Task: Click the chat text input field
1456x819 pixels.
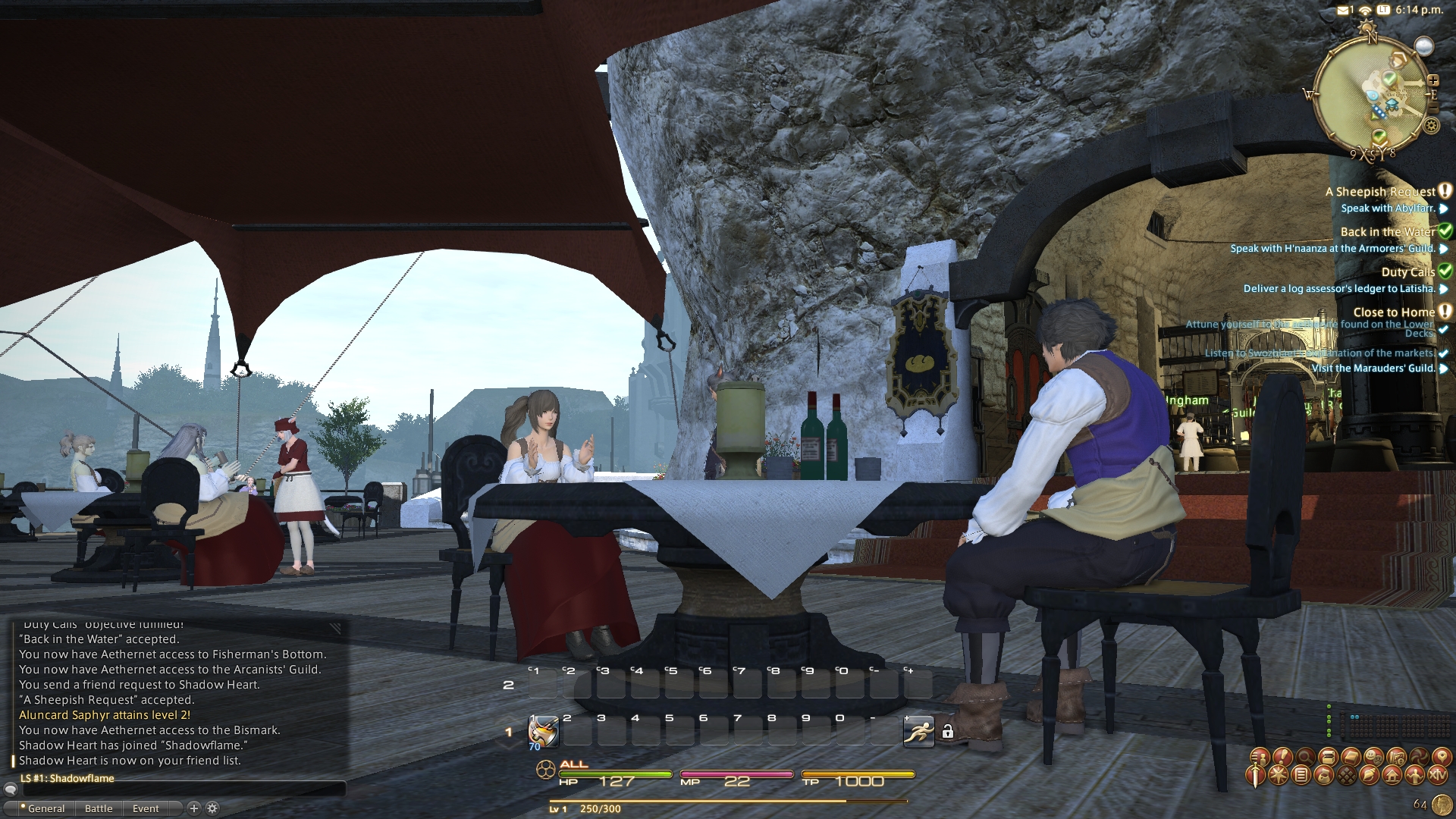Action: [x=182, y=790]
